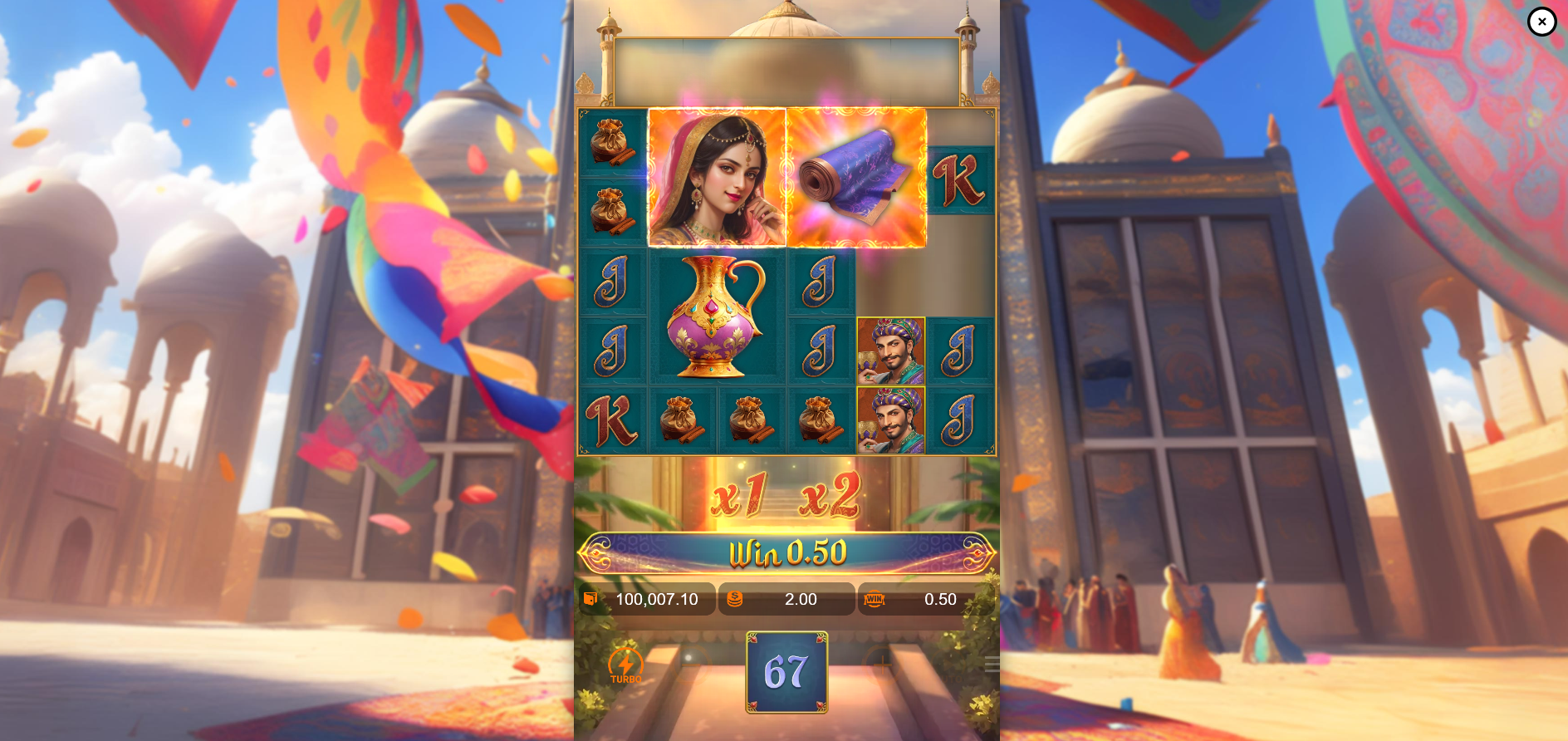
Task: Open the wallet balance panel
Action: click(x=647, y=599)
